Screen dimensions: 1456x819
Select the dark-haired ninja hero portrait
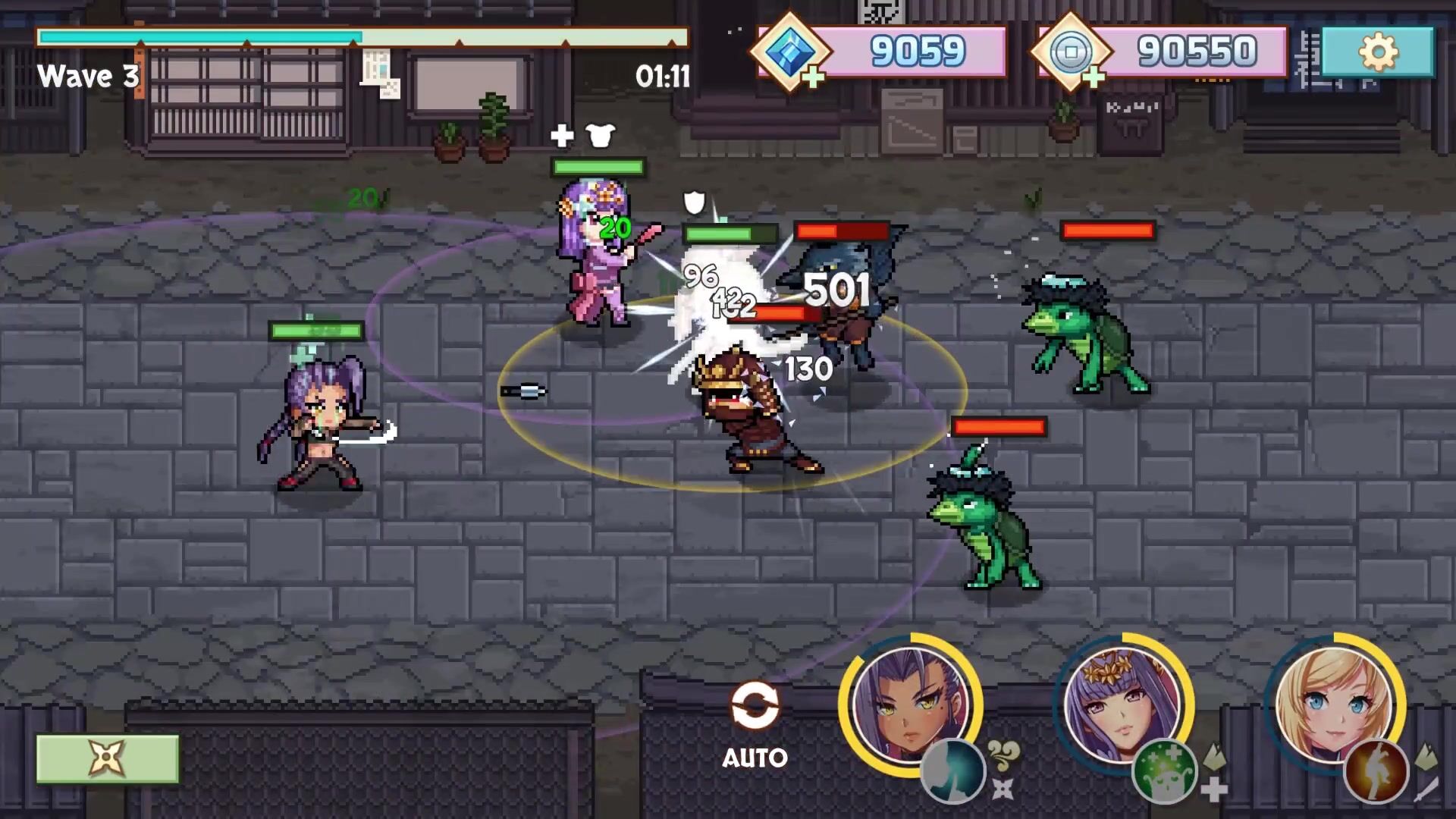[x=908, y=701]
